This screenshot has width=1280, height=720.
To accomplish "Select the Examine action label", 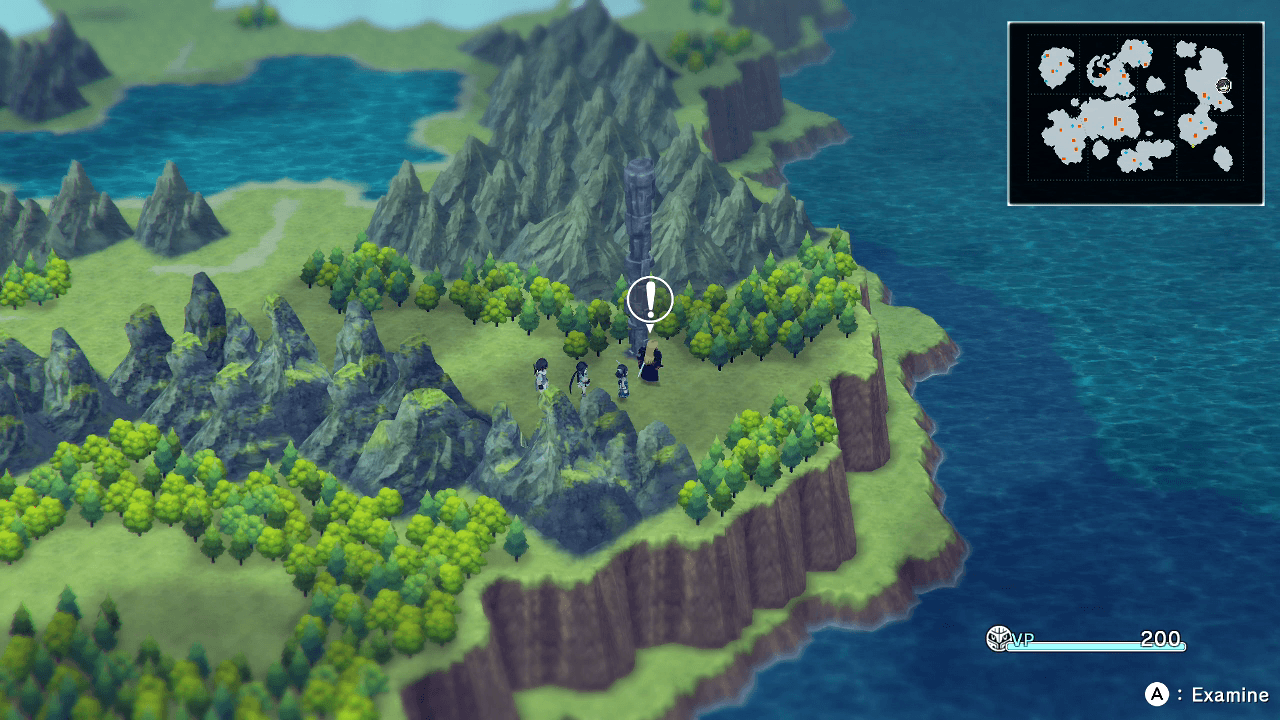I will point(1232,695).
